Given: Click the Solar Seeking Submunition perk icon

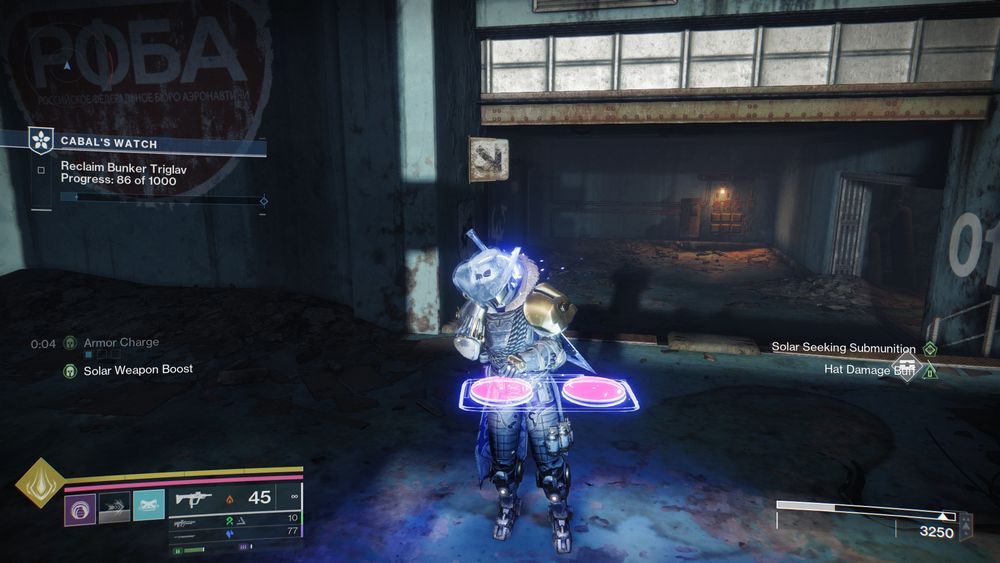Looking at the screenshot, I should (930, 348).
